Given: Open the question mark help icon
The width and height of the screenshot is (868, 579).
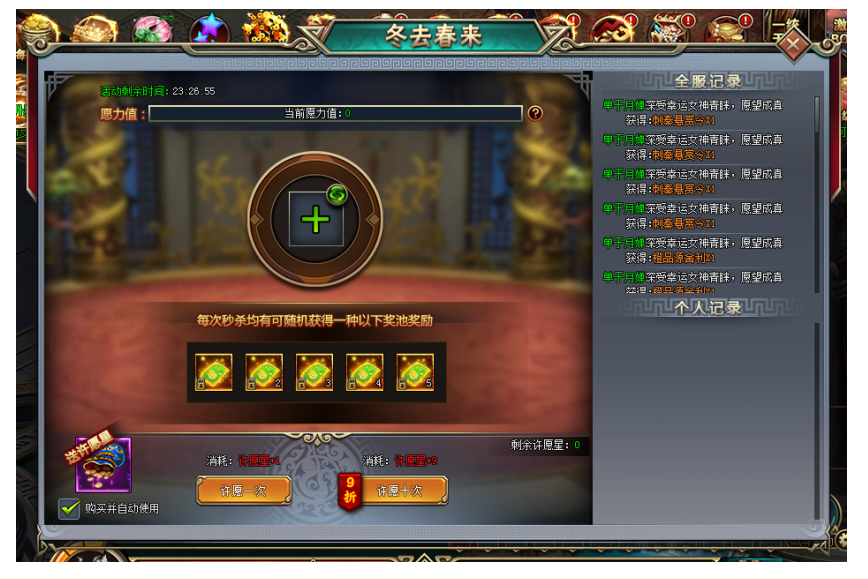Looking at the screenshot, I should pyautogui.click(x=535, y=114).
